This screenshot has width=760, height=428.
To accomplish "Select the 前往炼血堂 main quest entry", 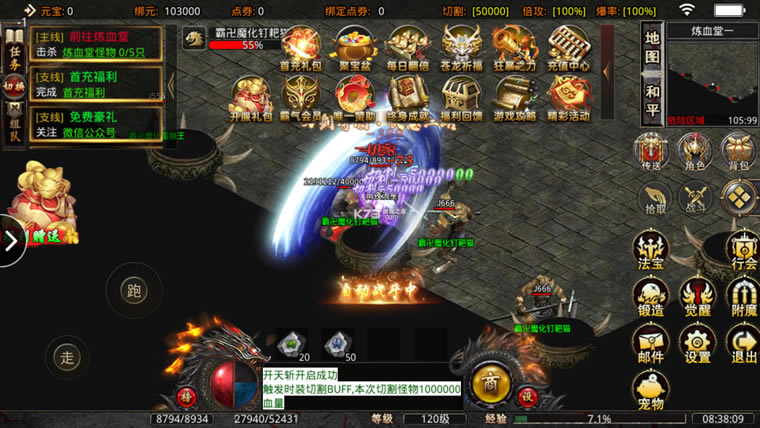I will [95, 44].
